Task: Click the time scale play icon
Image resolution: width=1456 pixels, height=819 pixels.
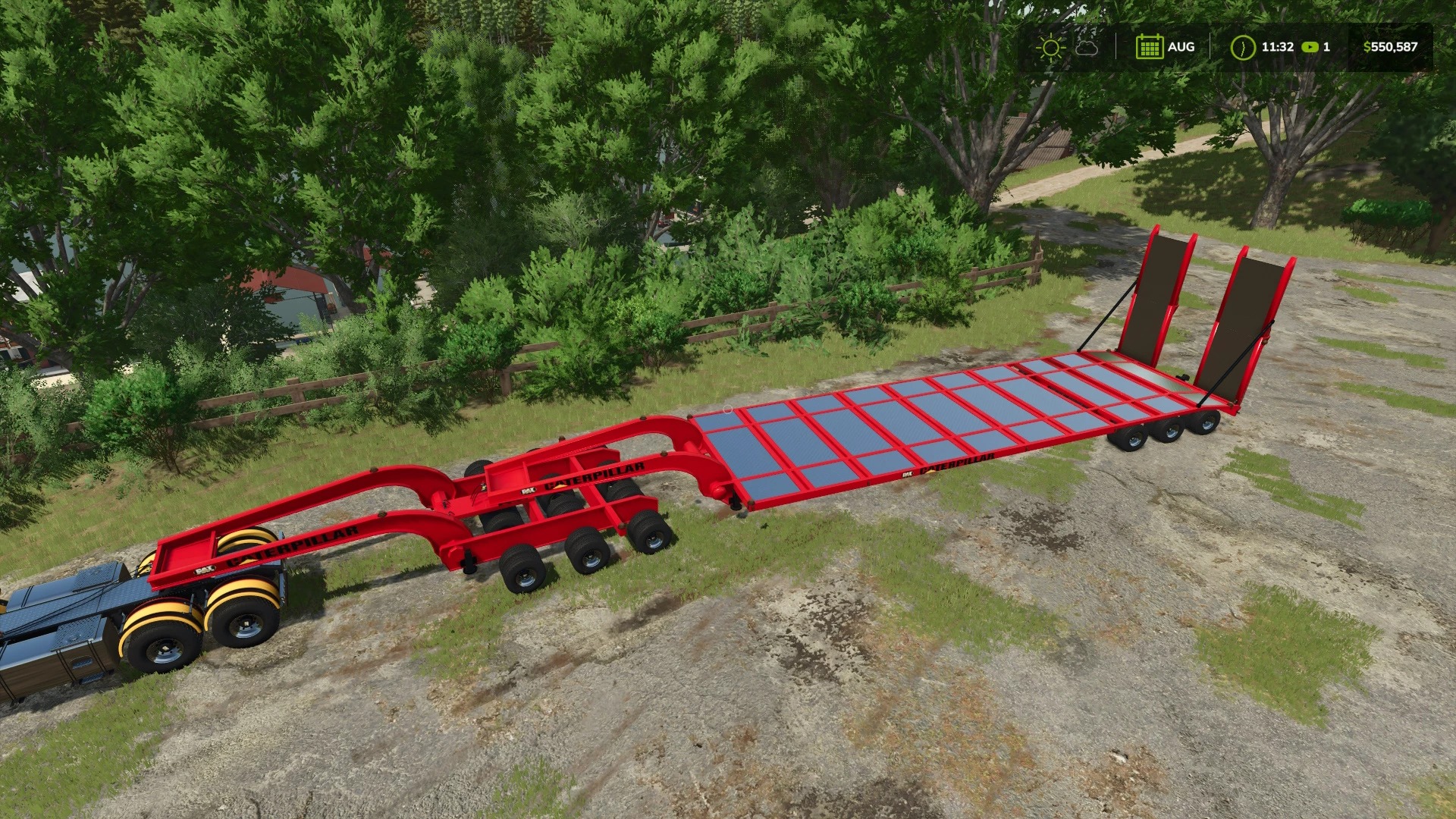Action: [x=1310, y=47]
